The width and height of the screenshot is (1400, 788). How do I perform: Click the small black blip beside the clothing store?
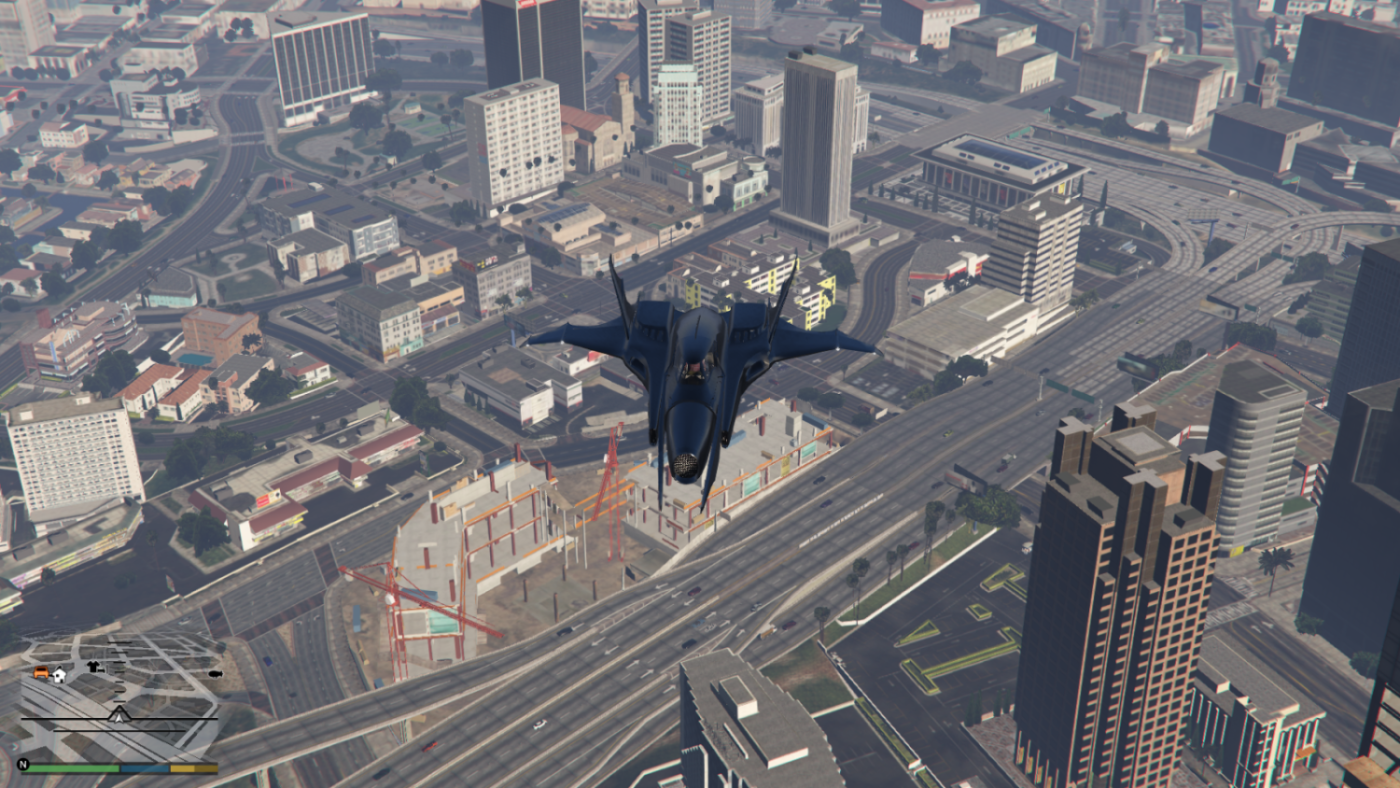click(x=101, y=670)
